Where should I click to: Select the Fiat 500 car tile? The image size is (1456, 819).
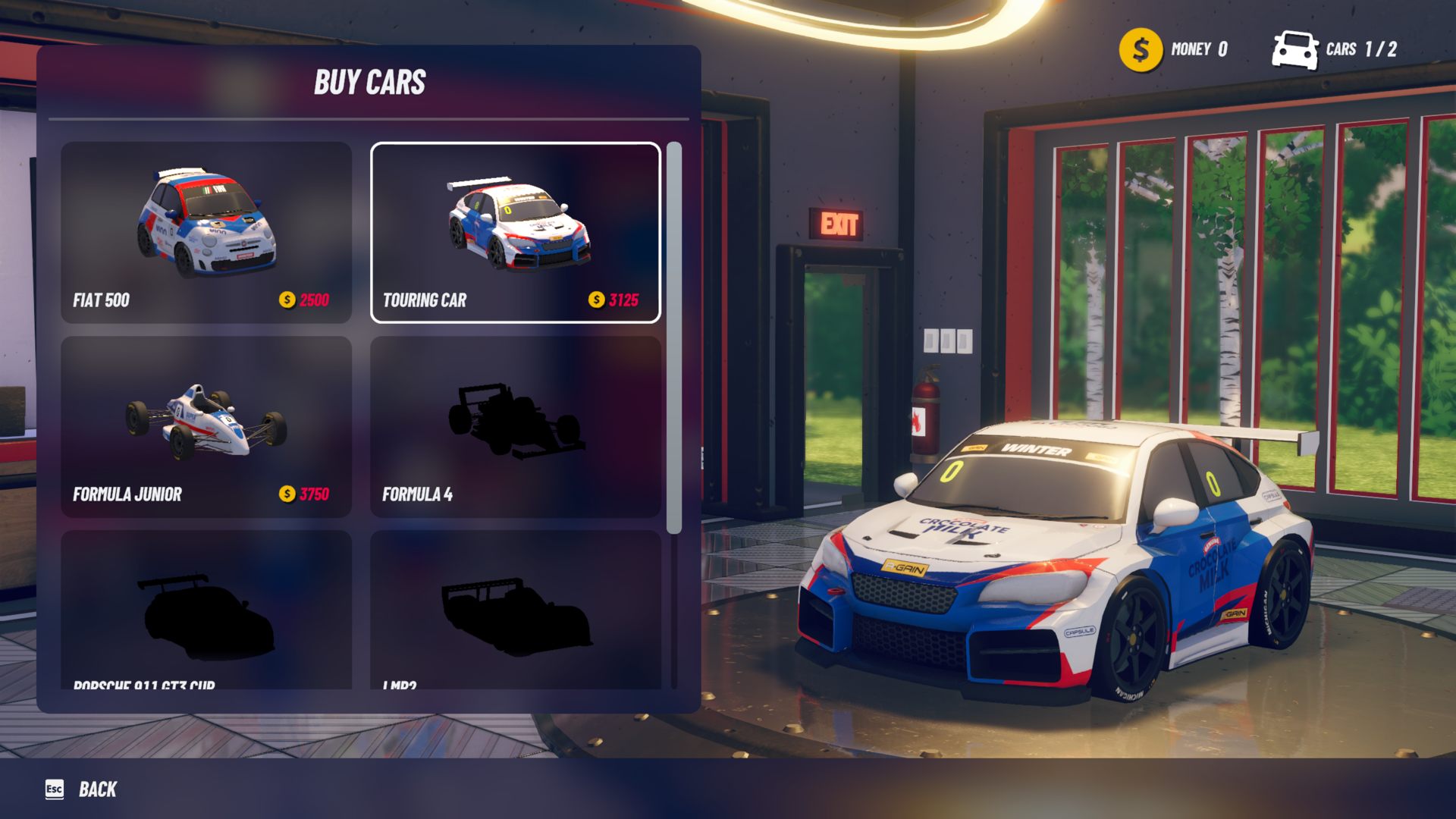(x=206, y=232)
